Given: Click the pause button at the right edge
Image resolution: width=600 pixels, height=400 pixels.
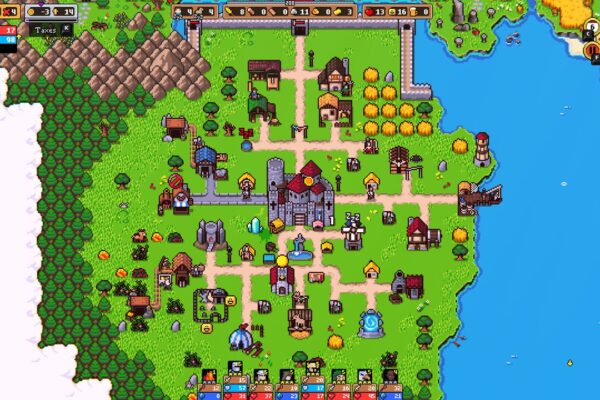Looking at the screenshot, I should pyautogui.click(x=591, y=49).
